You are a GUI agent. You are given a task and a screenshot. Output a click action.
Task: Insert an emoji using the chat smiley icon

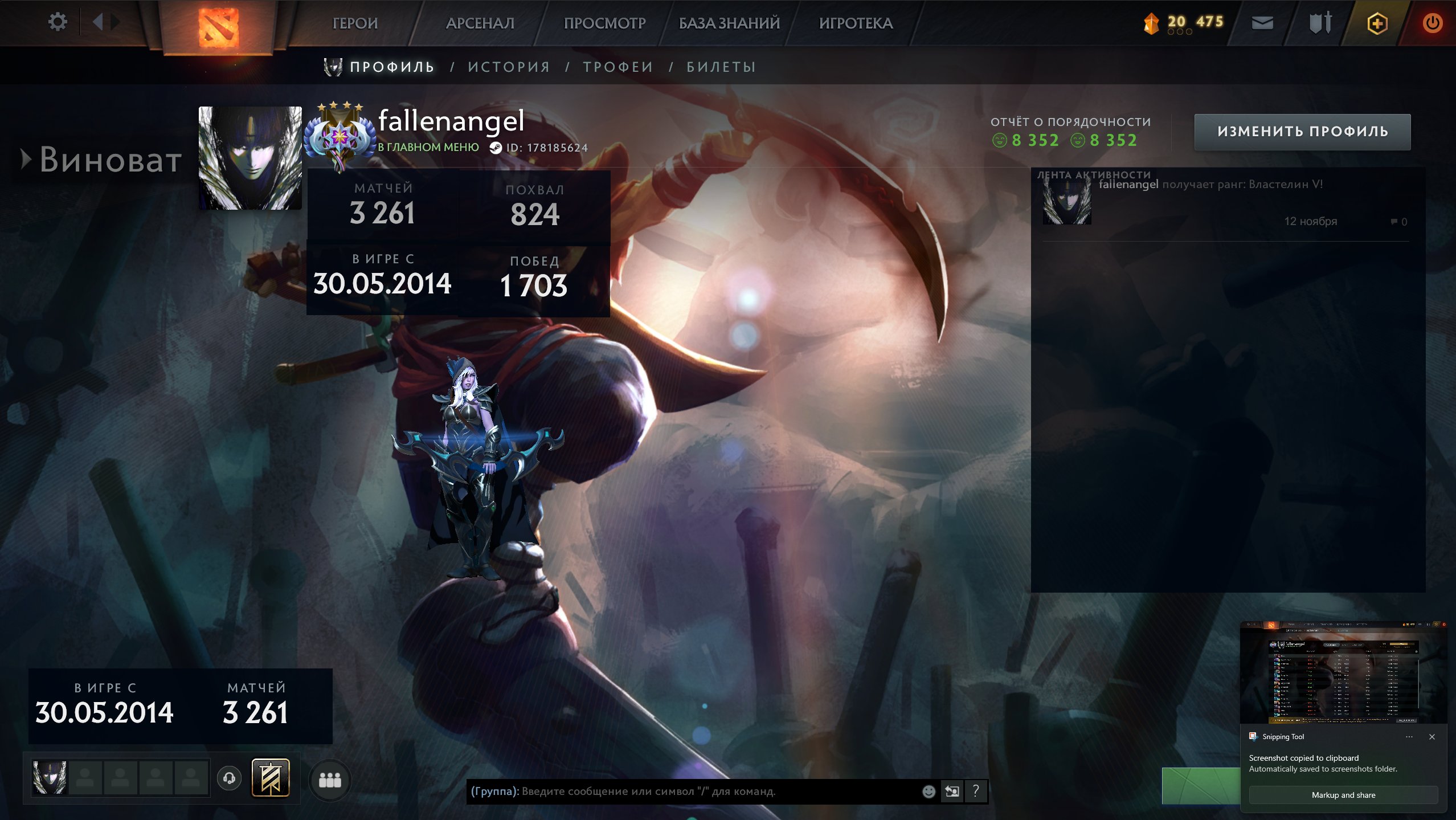coord(930,792)
